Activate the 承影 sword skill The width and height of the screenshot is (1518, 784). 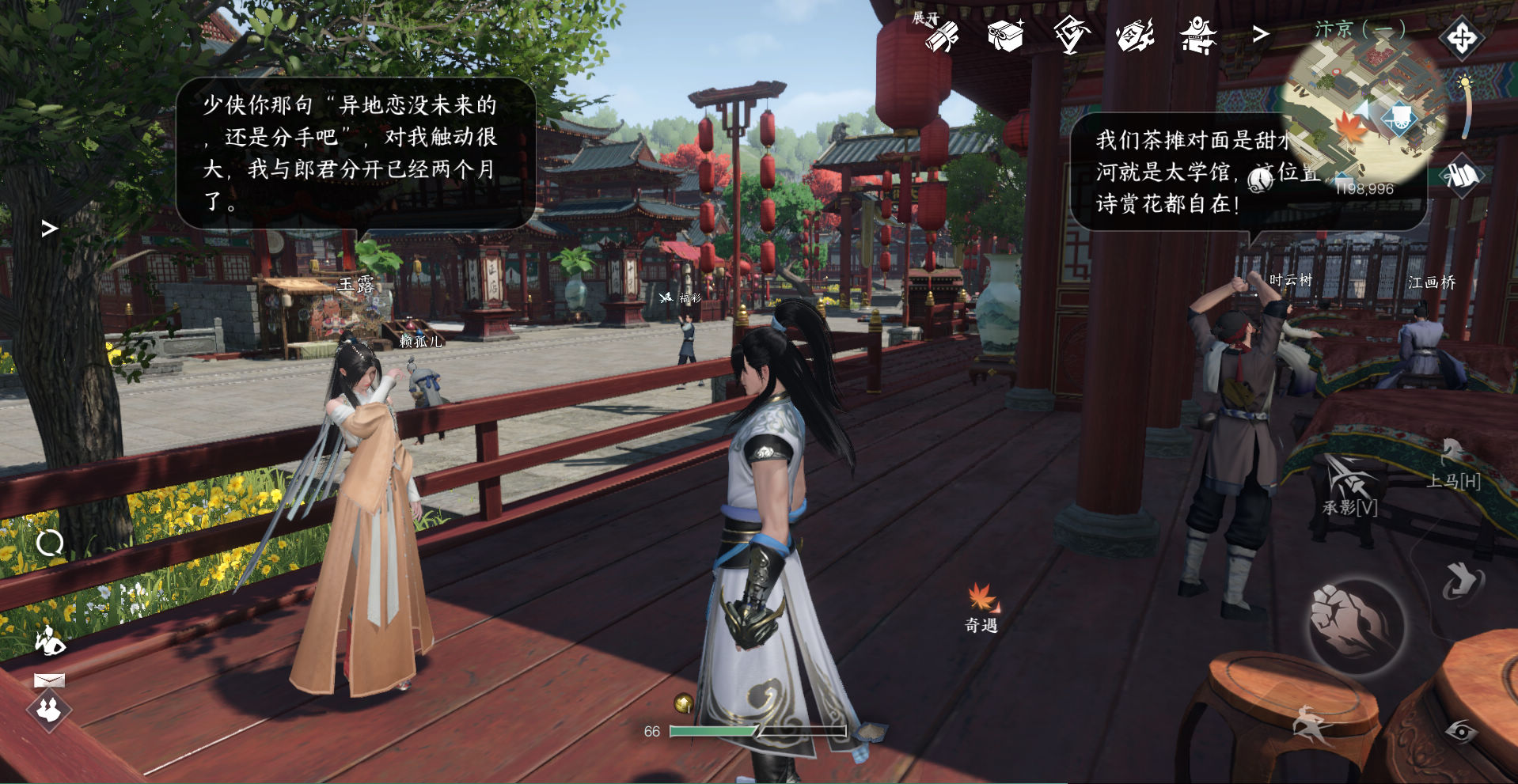point(1349,486)
